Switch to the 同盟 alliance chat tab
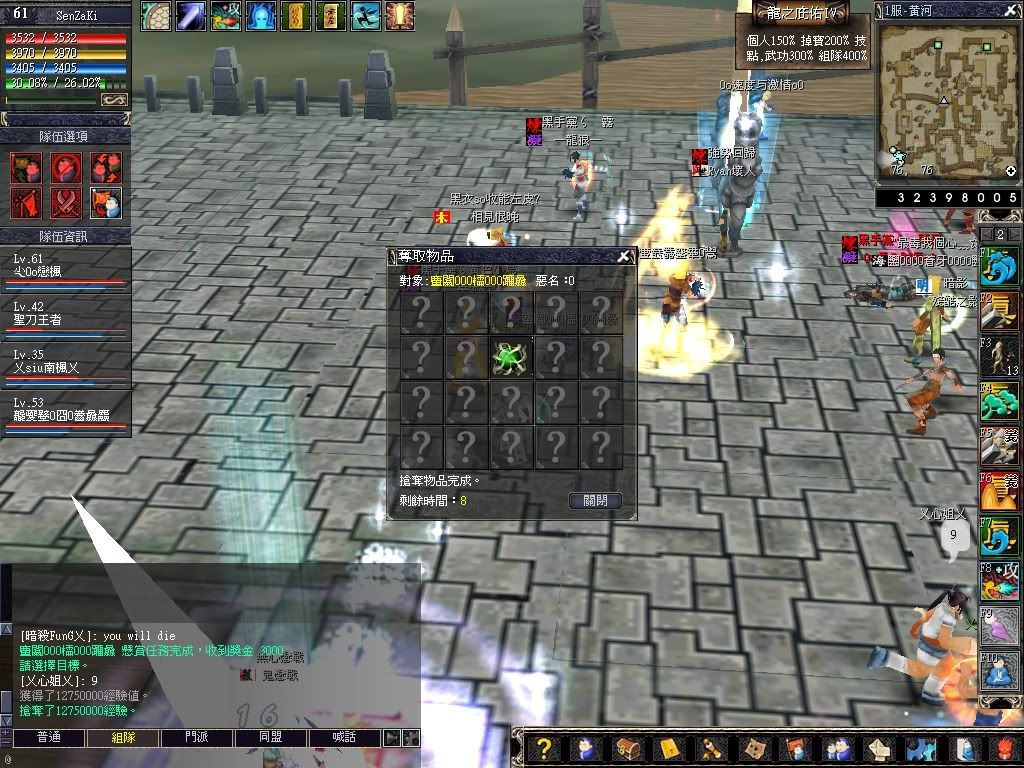This screenshot has width=1024, height=768. pos(271,737)
